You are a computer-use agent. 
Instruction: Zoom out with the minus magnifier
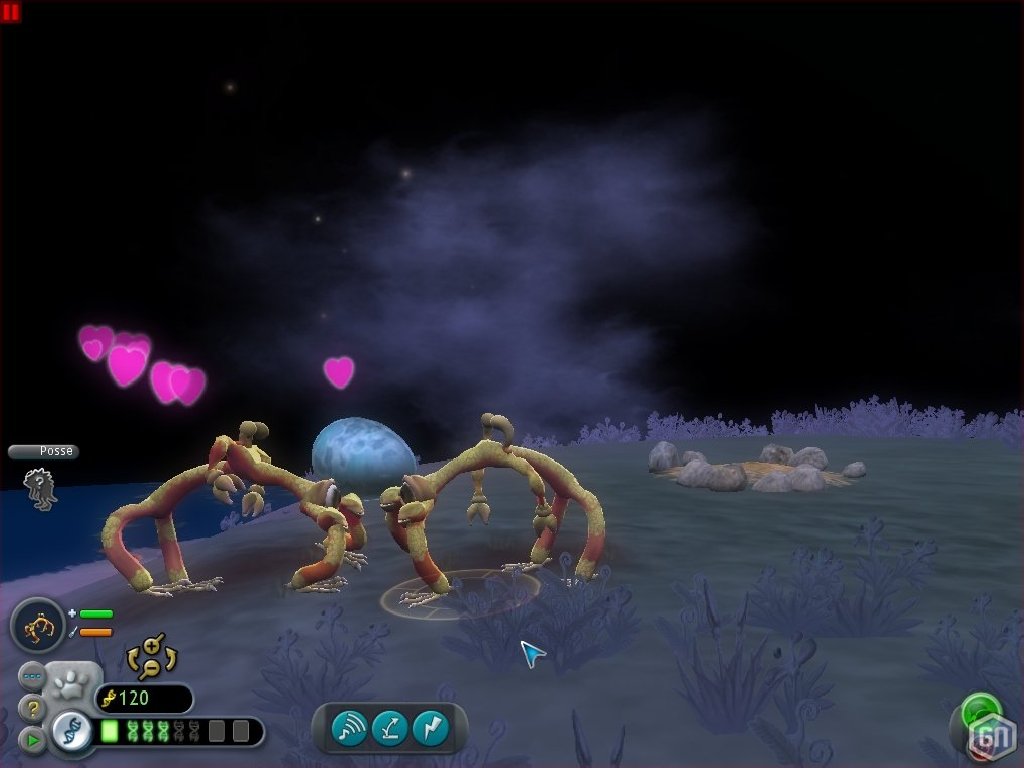tap(150, 667)
